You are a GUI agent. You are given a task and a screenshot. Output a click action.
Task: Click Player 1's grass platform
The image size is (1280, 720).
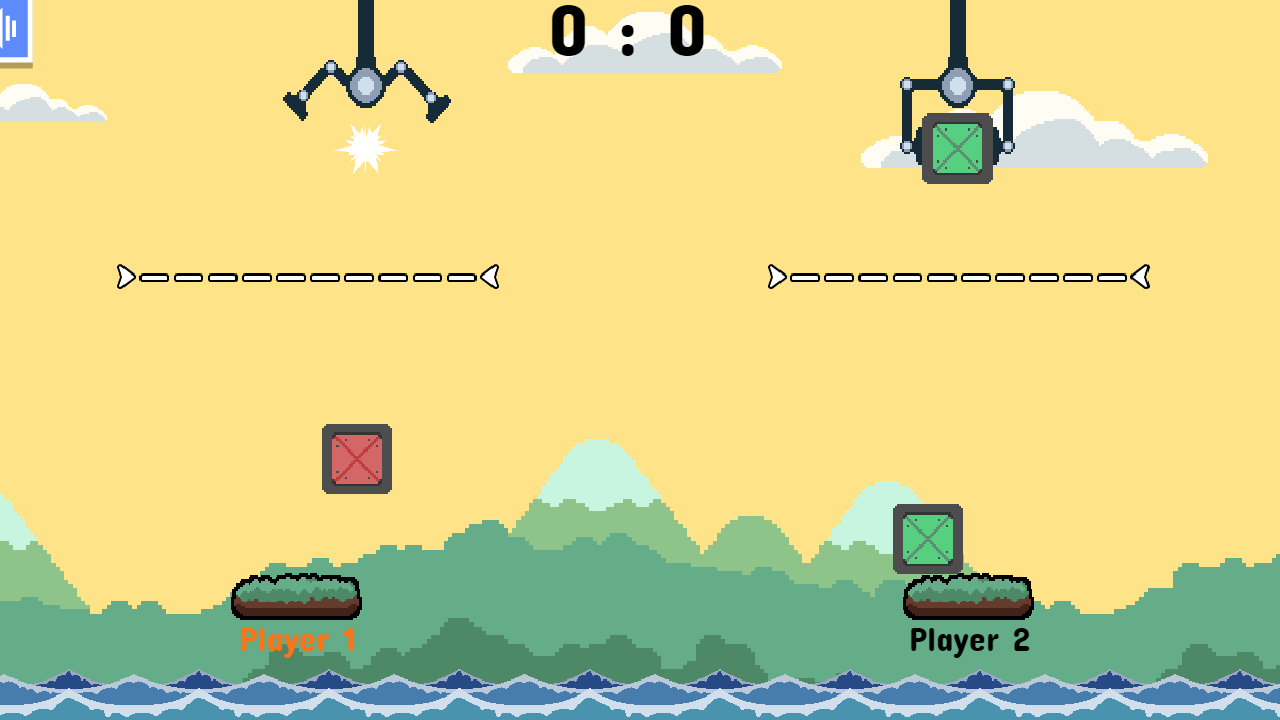click(296, 597)
